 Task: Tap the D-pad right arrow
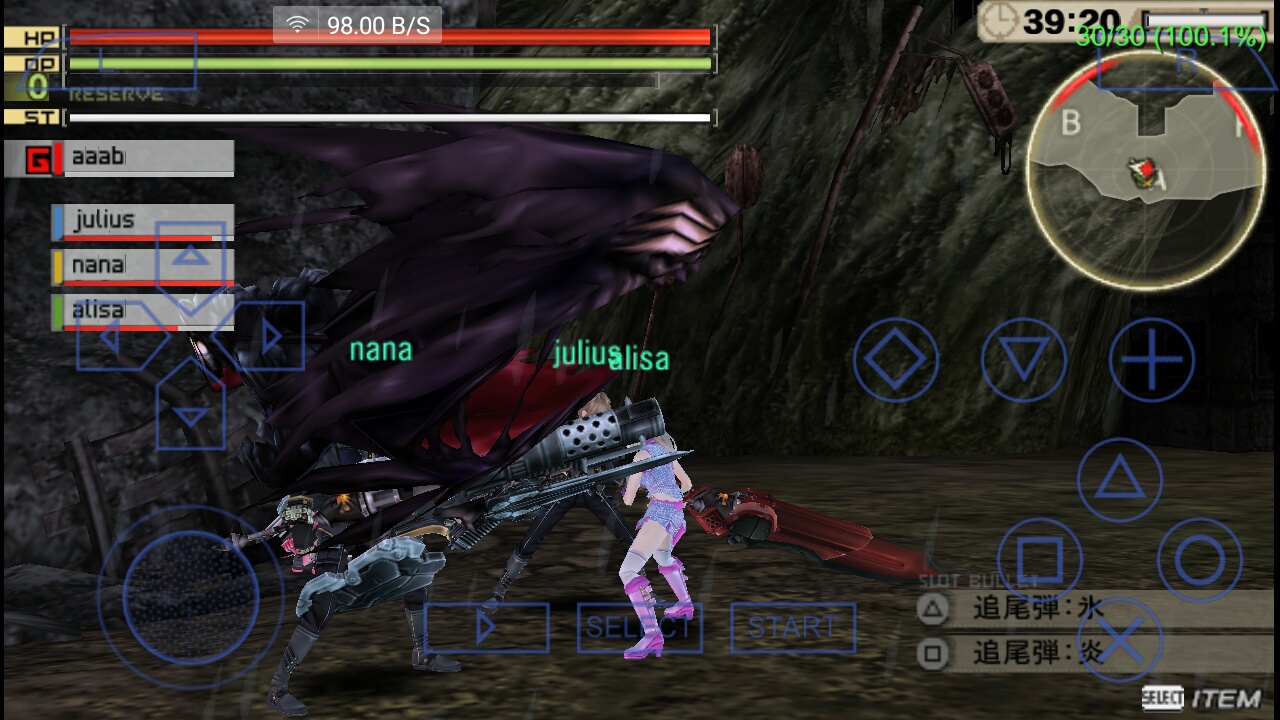(x=268, y=337)
